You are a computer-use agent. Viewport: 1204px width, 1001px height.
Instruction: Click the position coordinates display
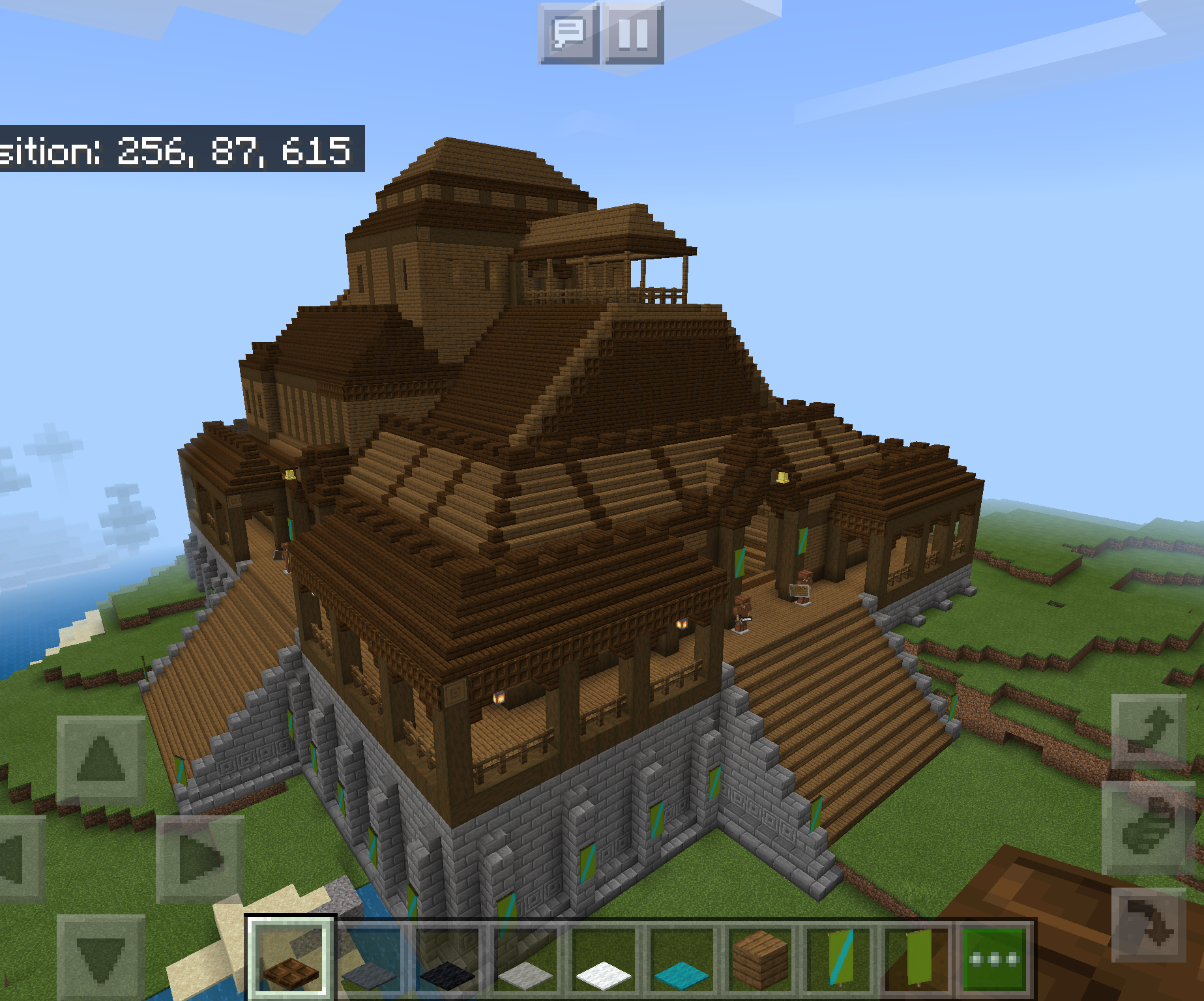click(176, 151)
